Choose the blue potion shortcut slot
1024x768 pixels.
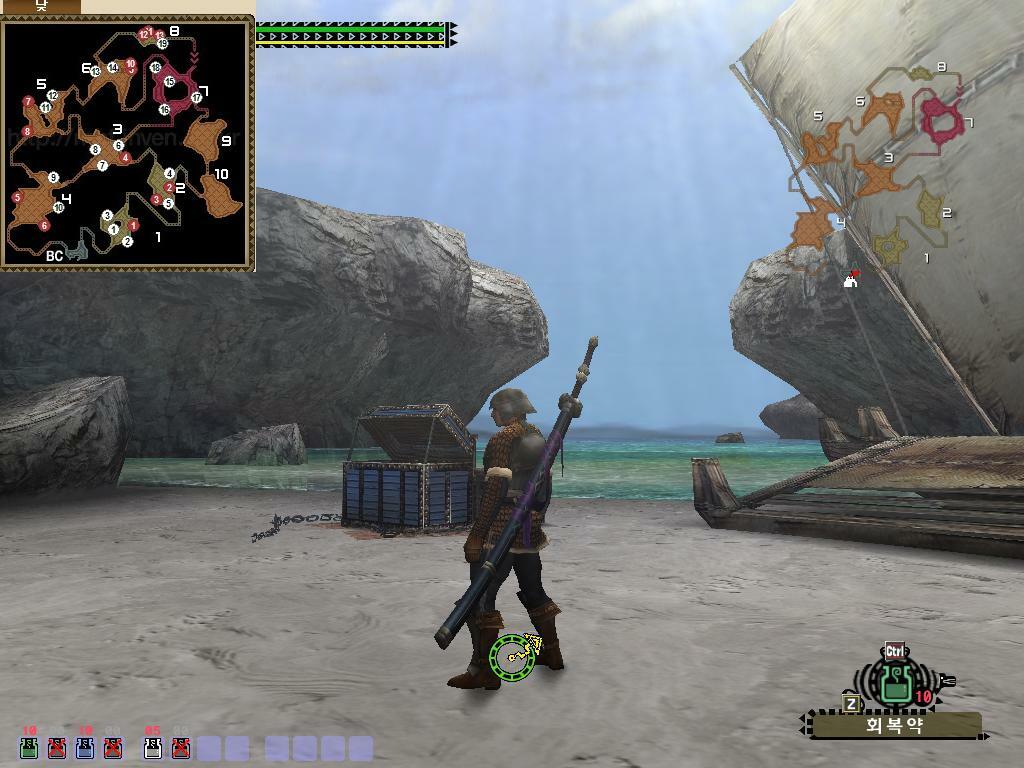coord(85,746)
